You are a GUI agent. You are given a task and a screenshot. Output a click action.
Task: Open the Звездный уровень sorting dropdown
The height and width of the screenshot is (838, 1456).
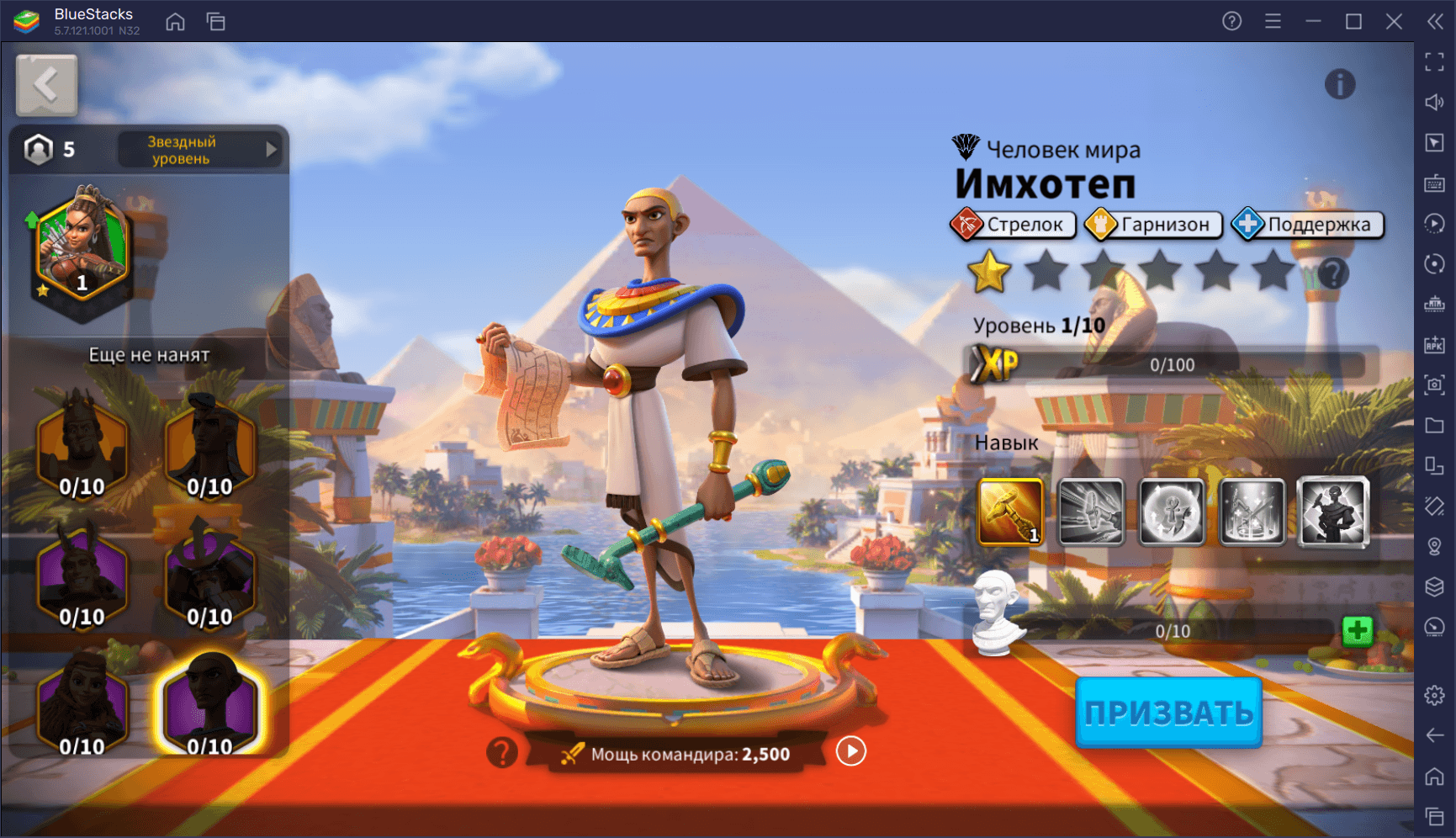200,150
